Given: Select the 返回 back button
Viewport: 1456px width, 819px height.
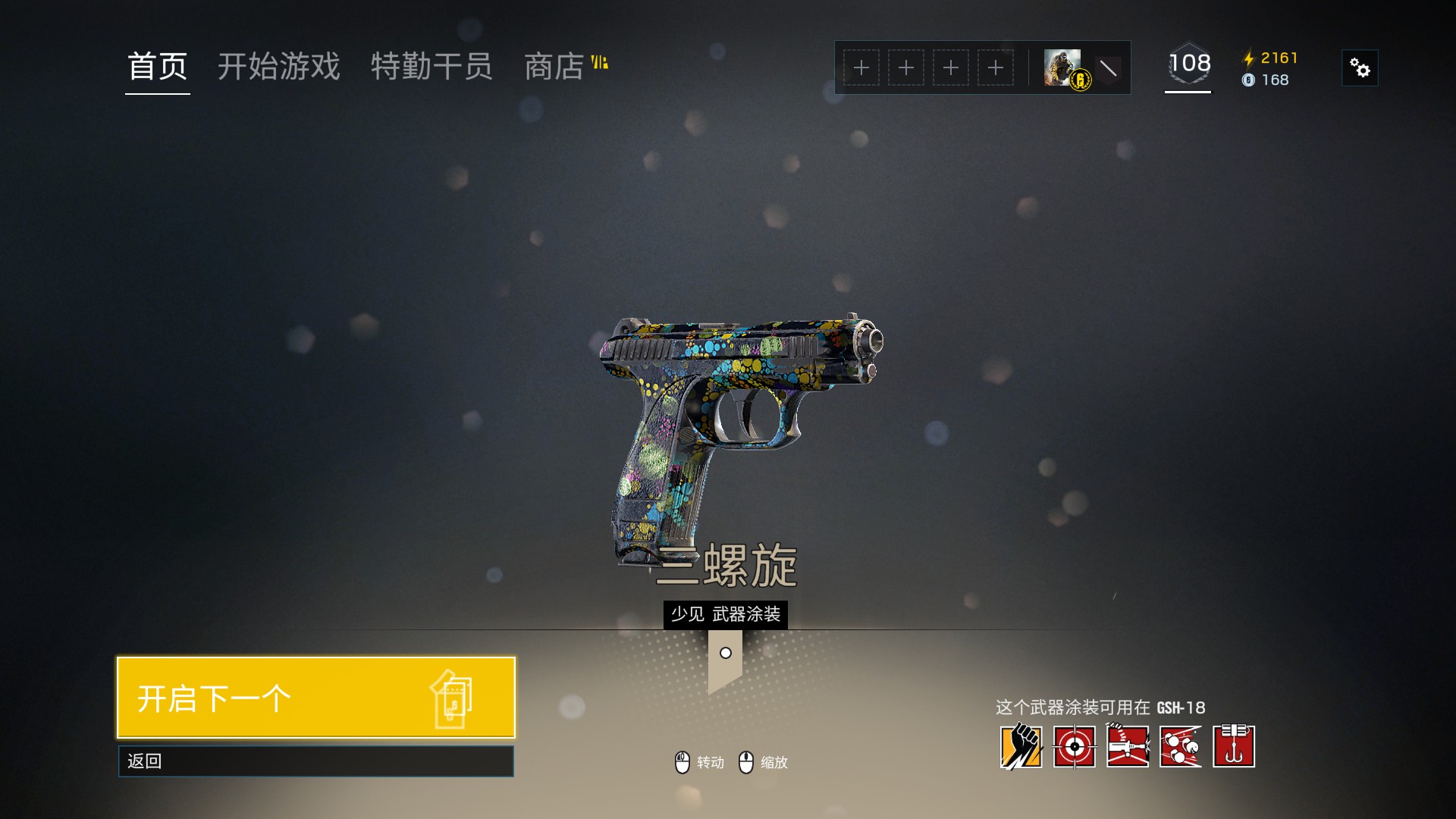Looking at the screenshot, I should pos(315,761).
